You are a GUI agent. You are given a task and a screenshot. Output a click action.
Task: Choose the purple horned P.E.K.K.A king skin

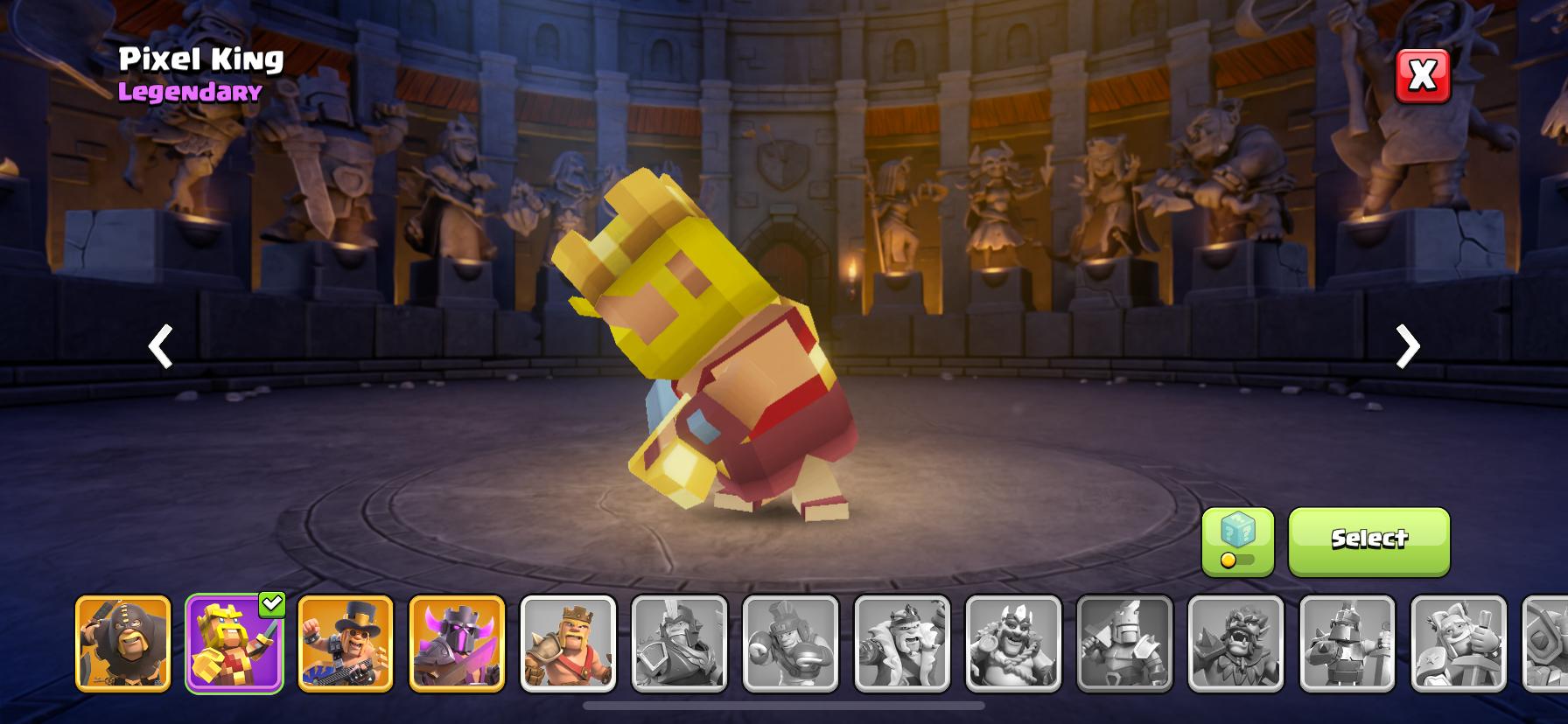tap(457, 644)
